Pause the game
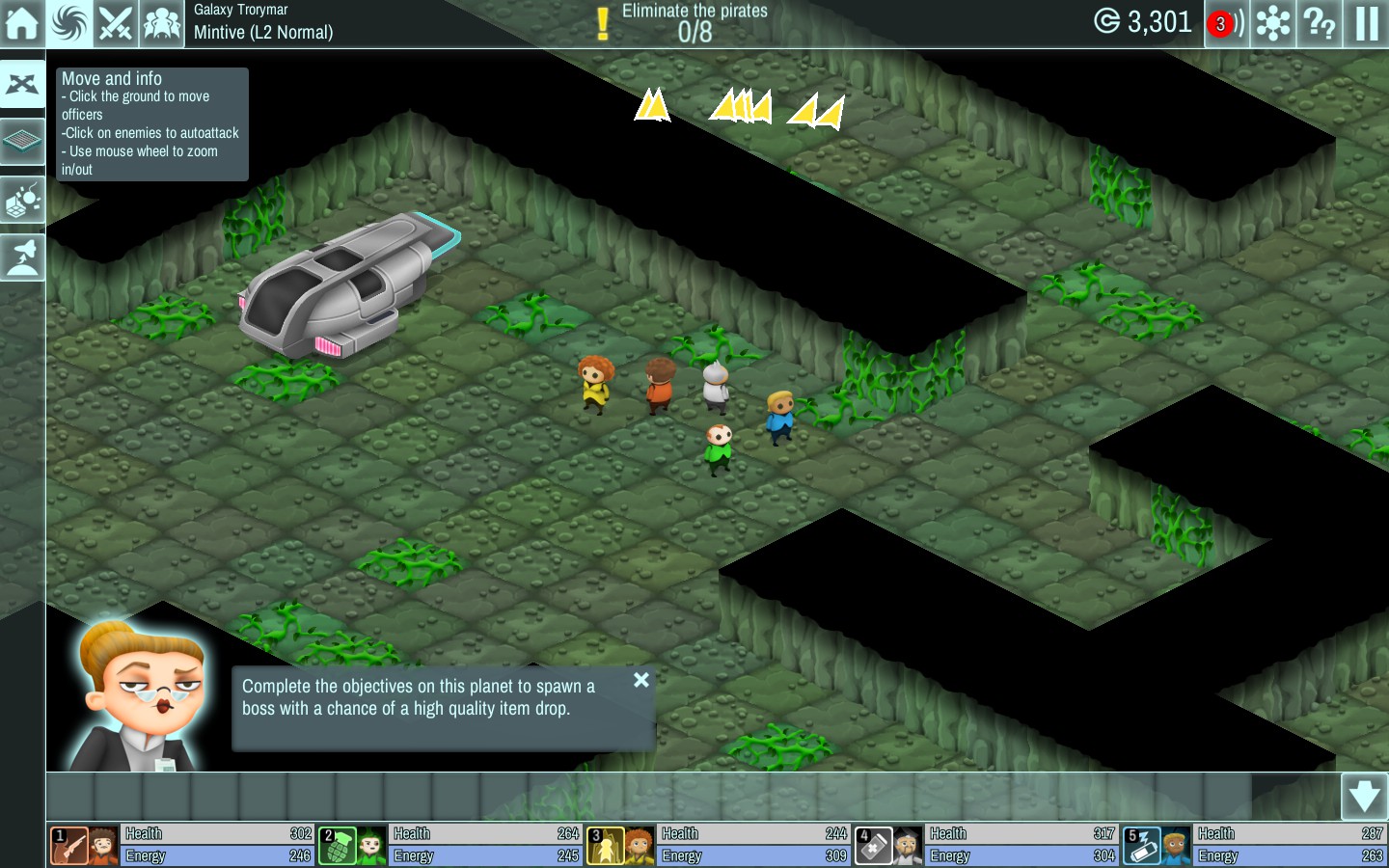 tap(1366, 23)
